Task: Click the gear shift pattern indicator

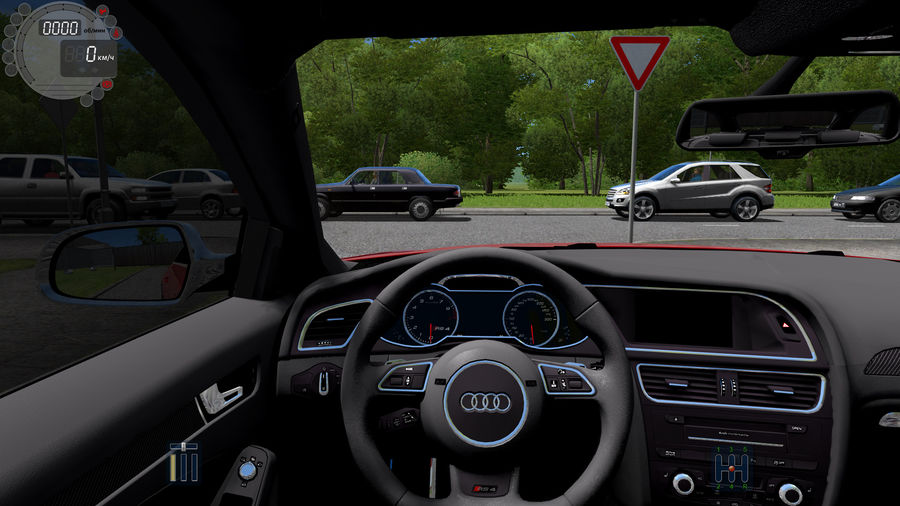Action: coord(731,467)
